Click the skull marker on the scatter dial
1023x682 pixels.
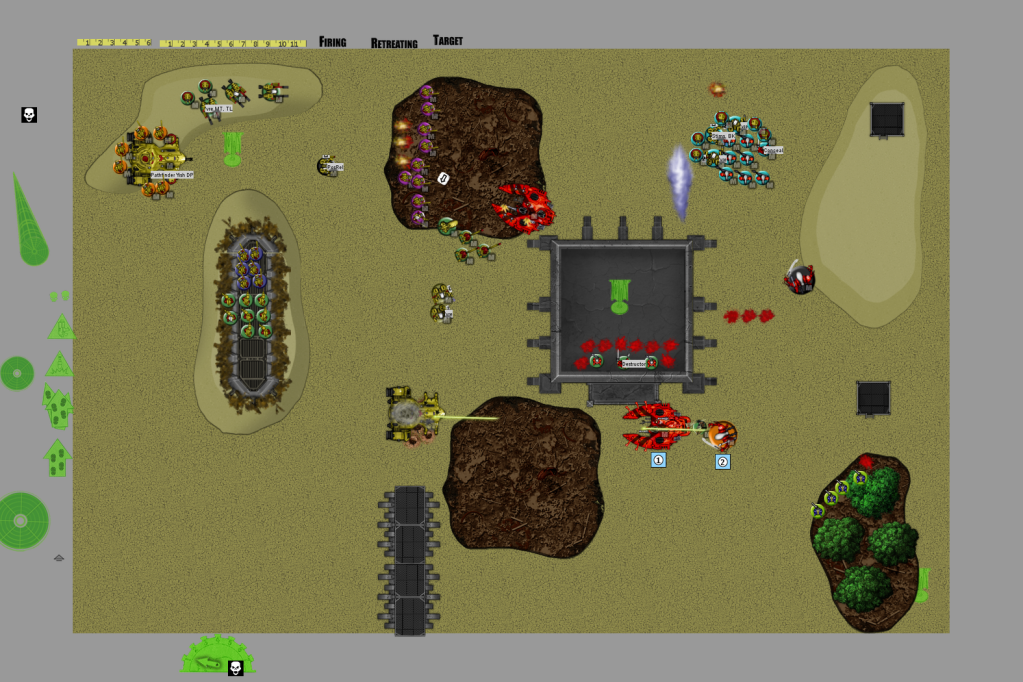236,668
